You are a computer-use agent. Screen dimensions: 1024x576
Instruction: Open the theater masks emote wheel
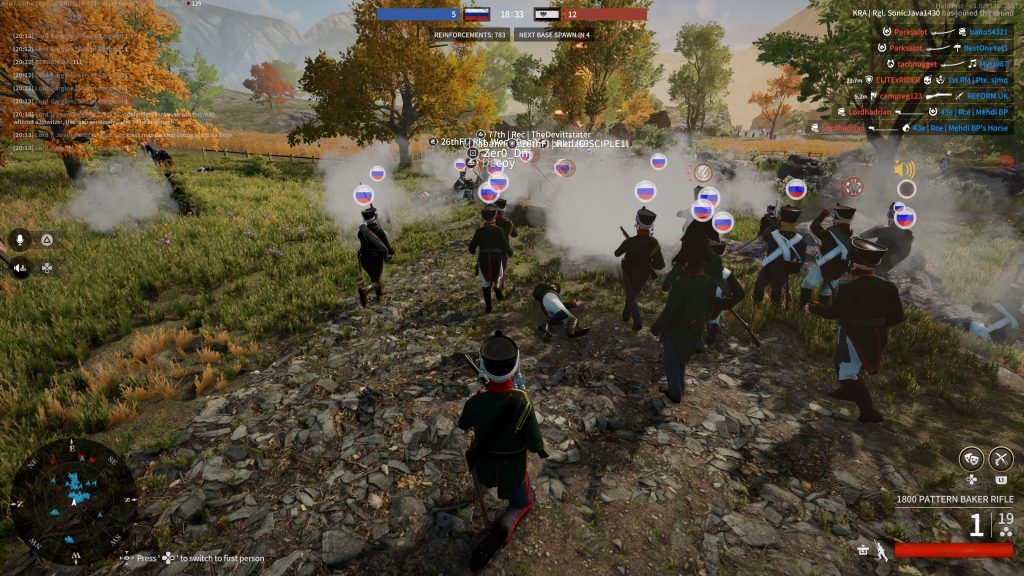click(x=969, y=459)
